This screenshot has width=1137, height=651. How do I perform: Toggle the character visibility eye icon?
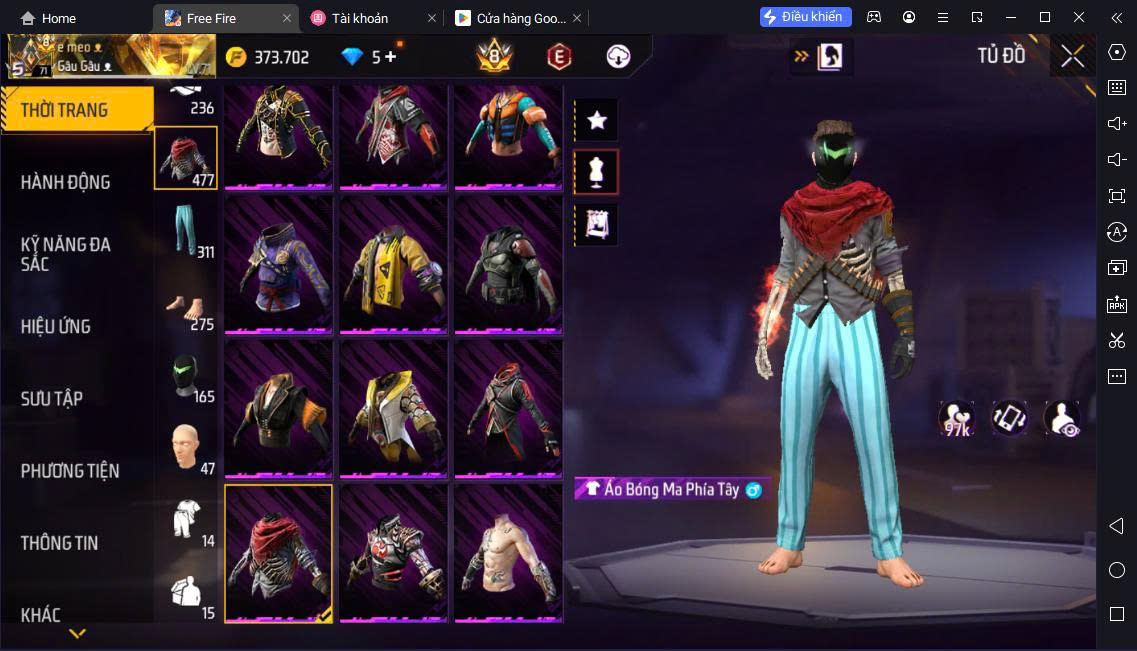click(x=1063, y=418)
